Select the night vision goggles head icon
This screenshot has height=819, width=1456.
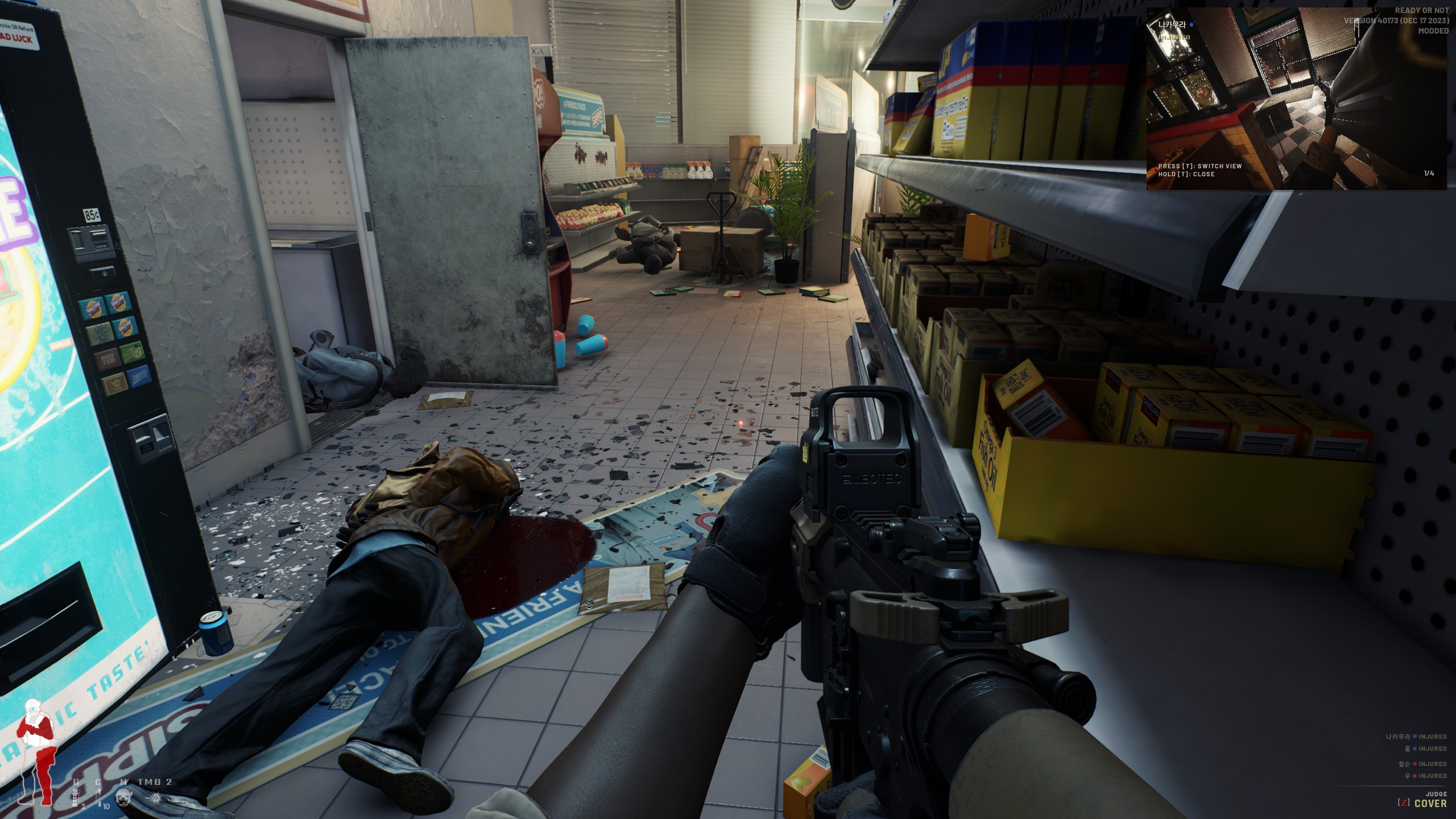(123, 797)
